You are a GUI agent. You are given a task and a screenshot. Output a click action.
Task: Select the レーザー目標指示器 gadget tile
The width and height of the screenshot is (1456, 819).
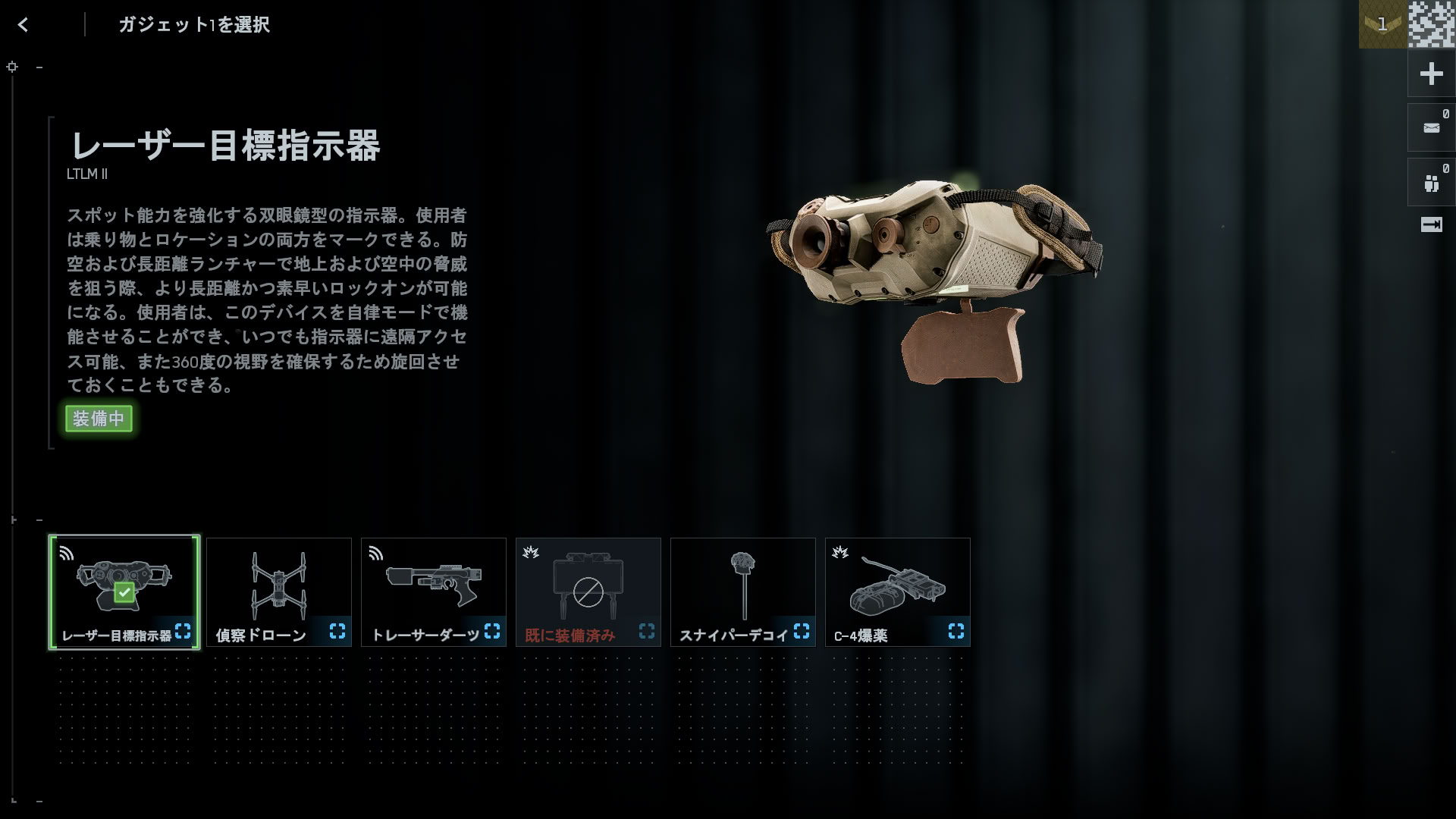tap(124, 591)
